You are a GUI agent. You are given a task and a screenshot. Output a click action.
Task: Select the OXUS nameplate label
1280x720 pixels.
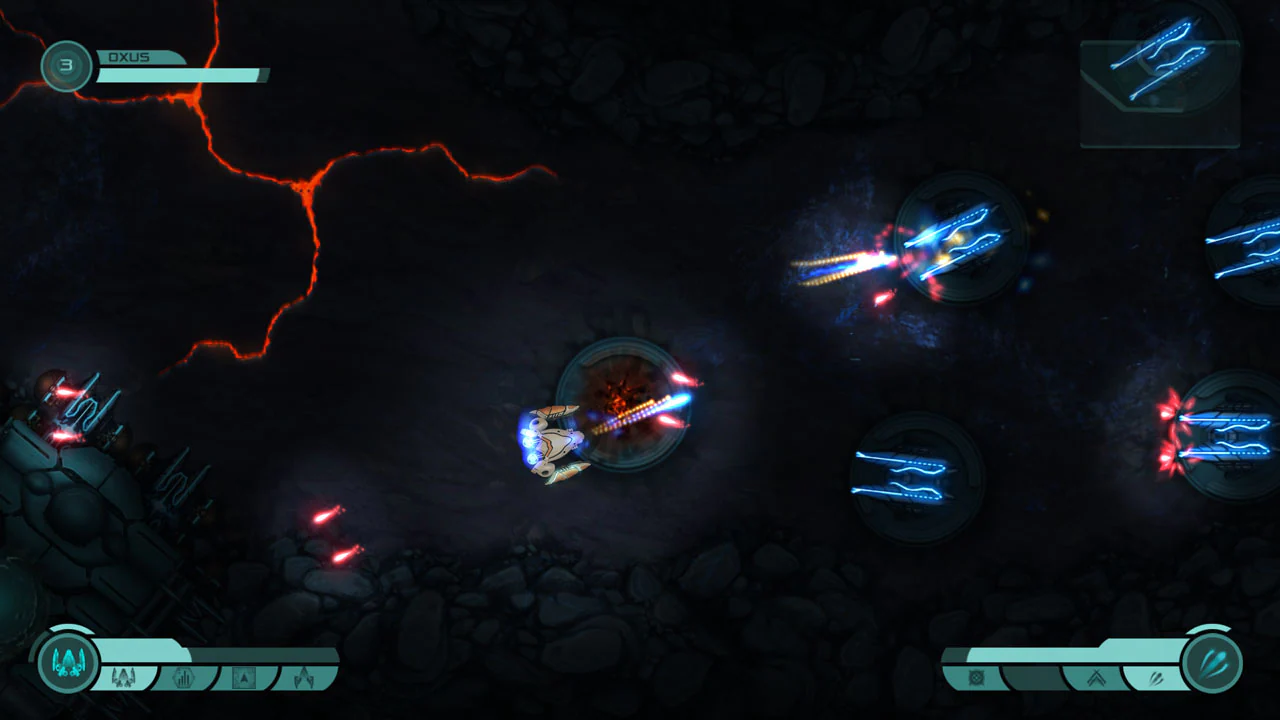click(x=128, y=57)
